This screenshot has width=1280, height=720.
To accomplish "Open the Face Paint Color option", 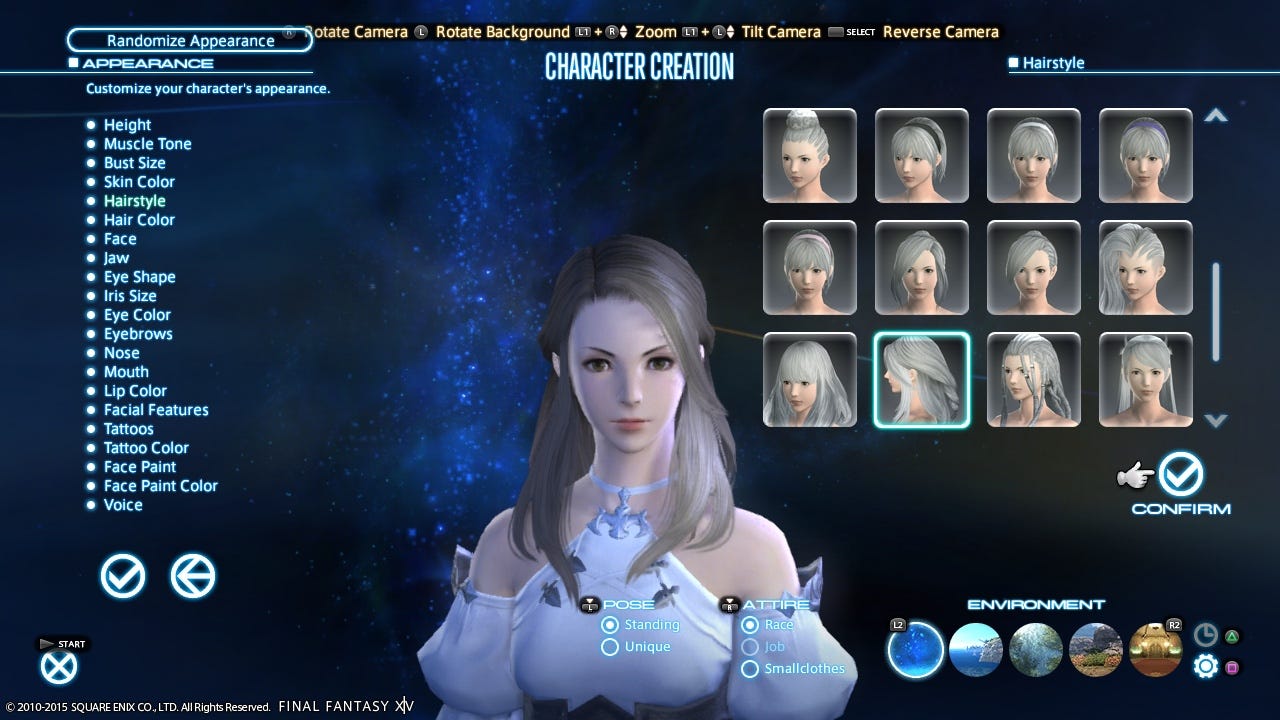I will (x=160, y=486).
